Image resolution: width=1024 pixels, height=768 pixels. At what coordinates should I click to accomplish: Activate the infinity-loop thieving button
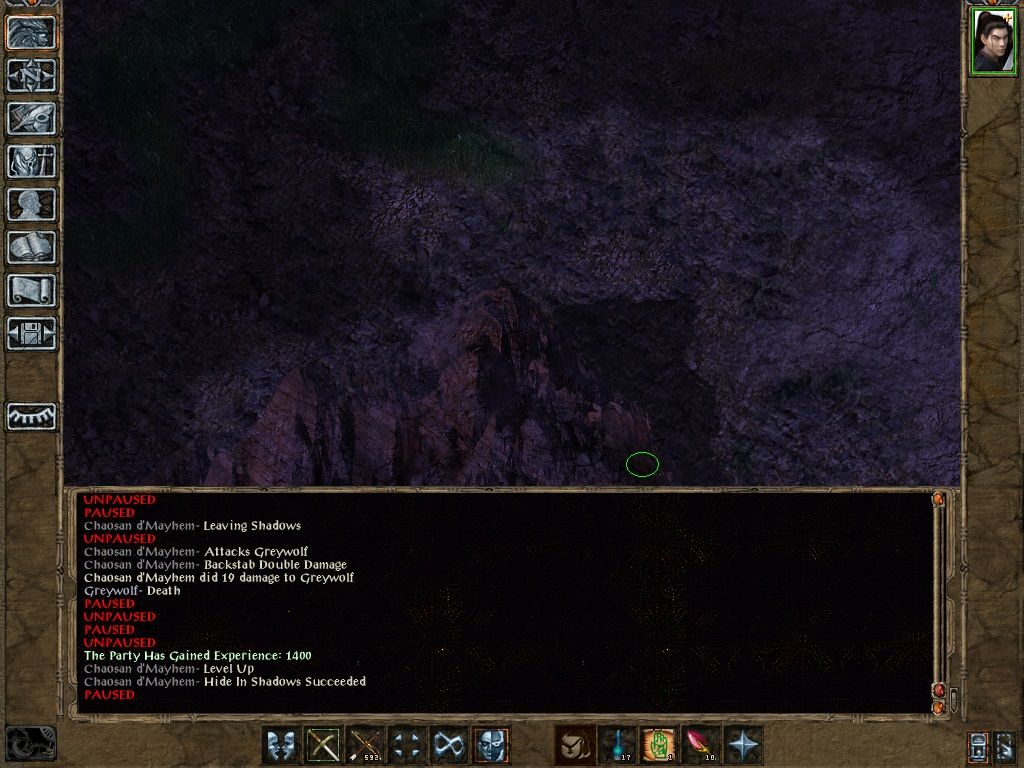click(449, 745)
